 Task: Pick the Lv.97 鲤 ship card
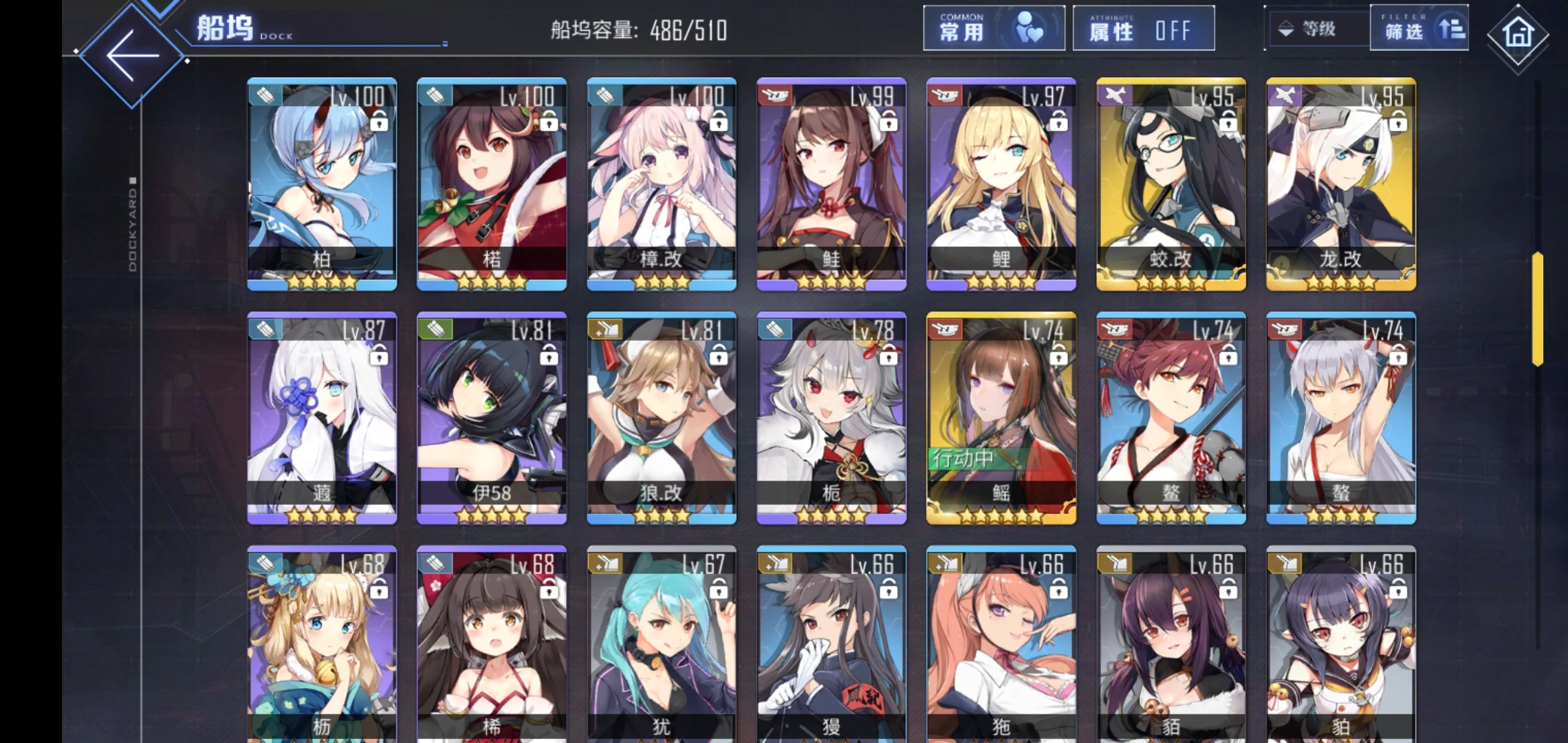1001,184
